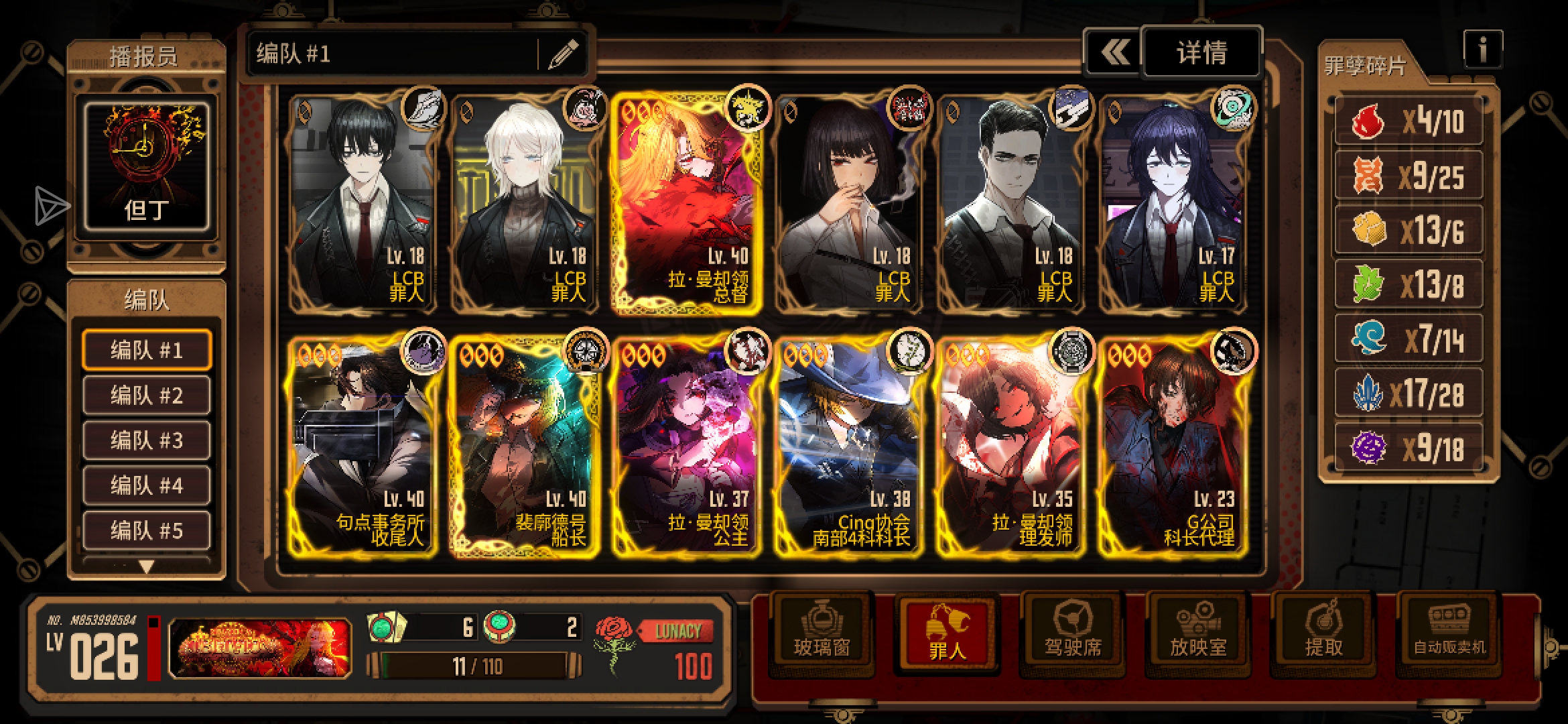The width and height of the screenshot is (1568, 724).
Task: Select 编队 #5 formation
Action: click(147, 530)
